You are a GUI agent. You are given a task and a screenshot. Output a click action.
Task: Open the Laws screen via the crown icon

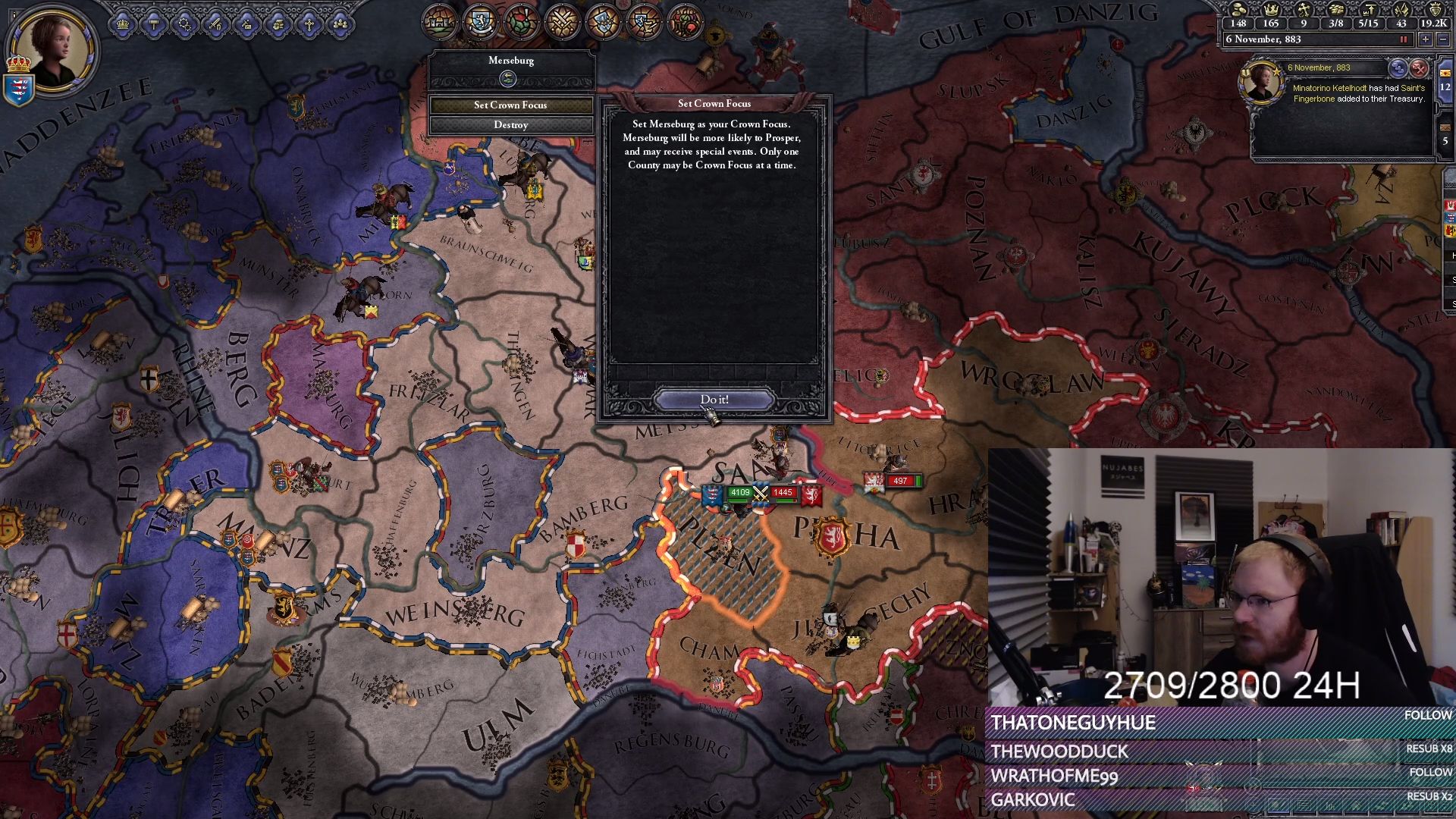[122, 24]
